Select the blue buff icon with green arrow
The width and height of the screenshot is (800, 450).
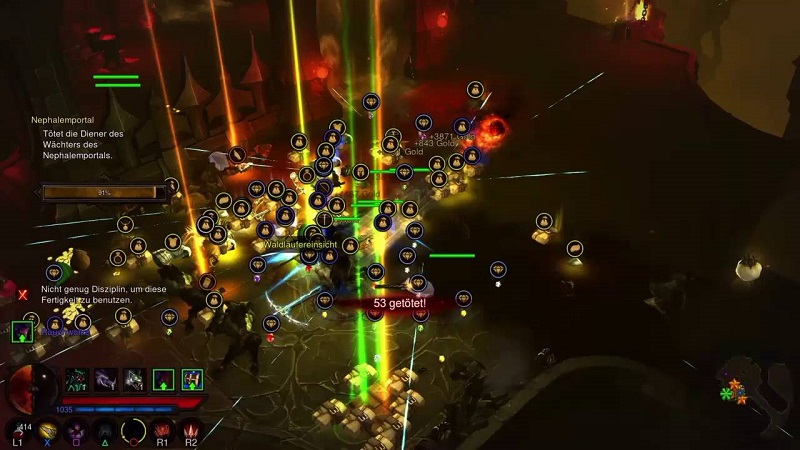coord(192,379)
